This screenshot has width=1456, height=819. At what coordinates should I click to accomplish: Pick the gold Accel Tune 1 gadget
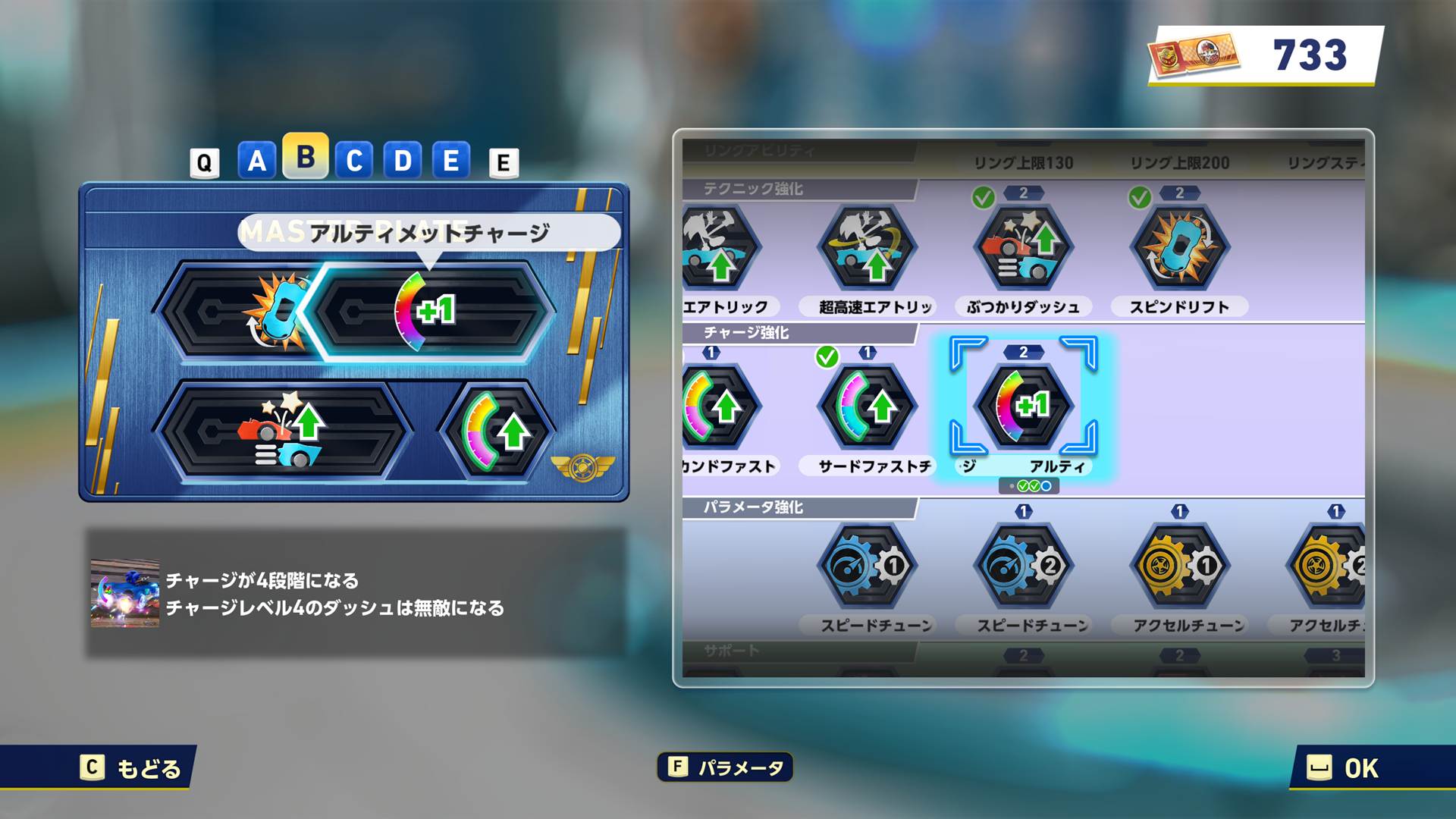pos(1179,566)
